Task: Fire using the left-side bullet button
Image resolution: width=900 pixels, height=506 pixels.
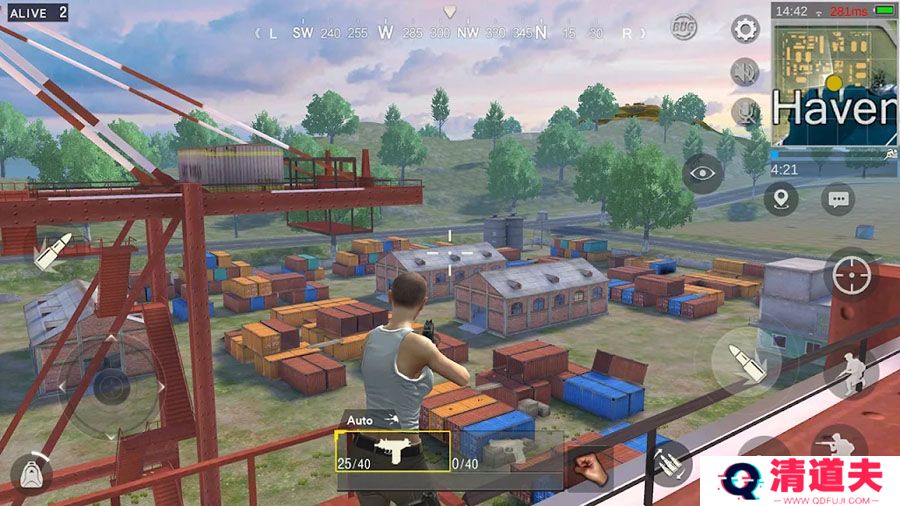Action: 51,251
